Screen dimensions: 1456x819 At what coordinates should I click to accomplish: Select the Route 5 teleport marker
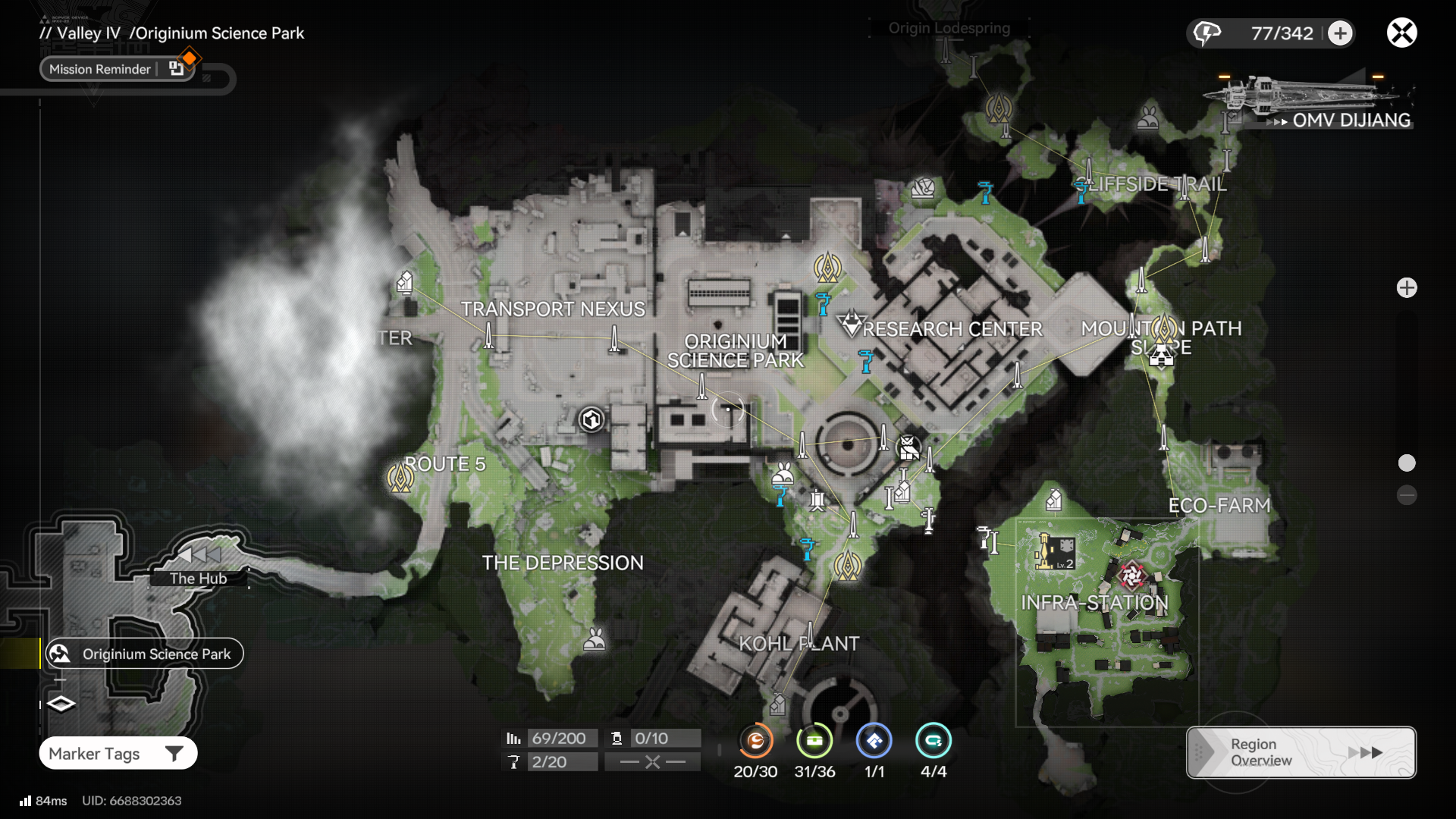pyautogui.click(x=400, y=478)
